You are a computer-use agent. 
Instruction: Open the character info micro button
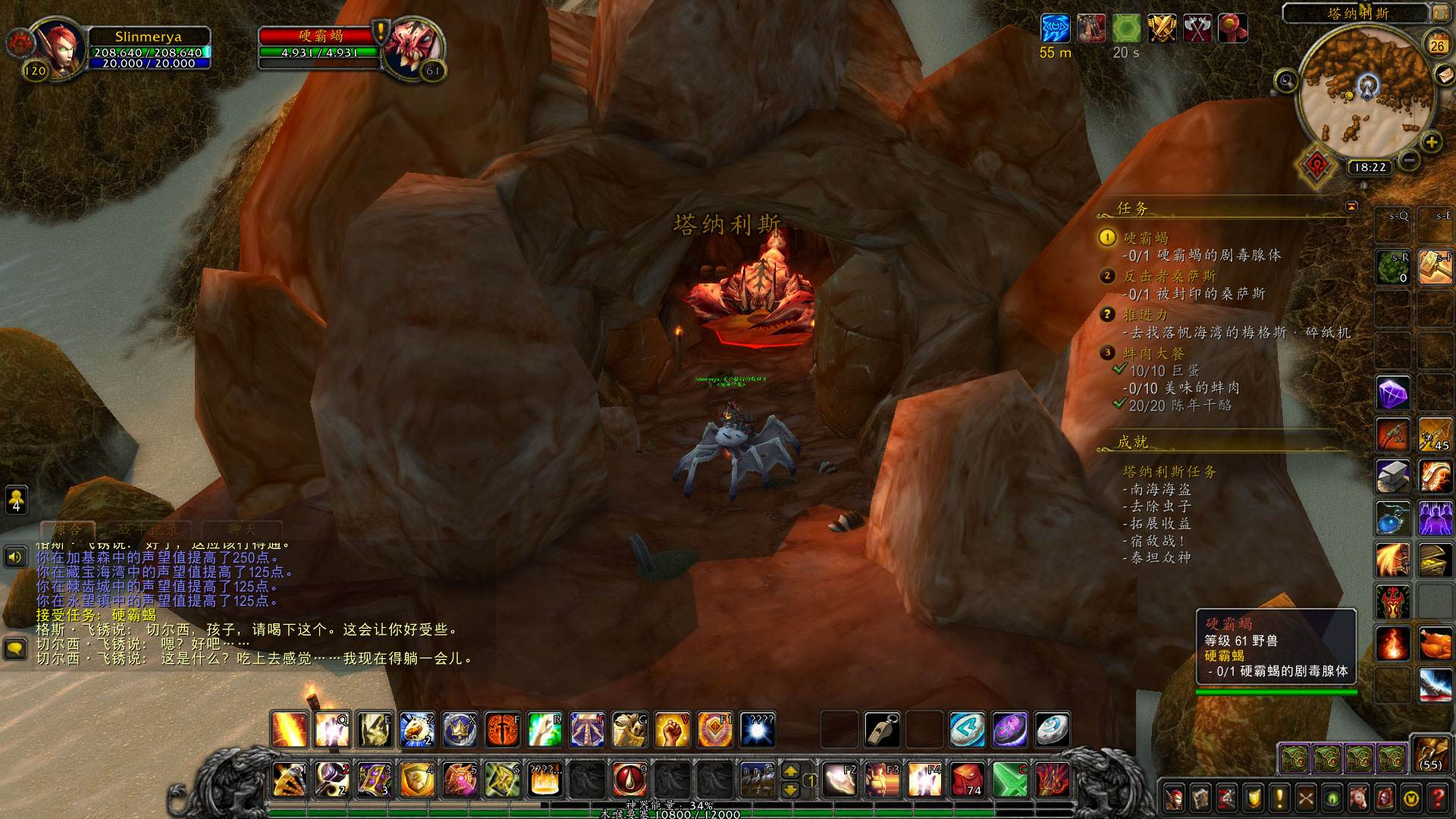point(1175,798)
